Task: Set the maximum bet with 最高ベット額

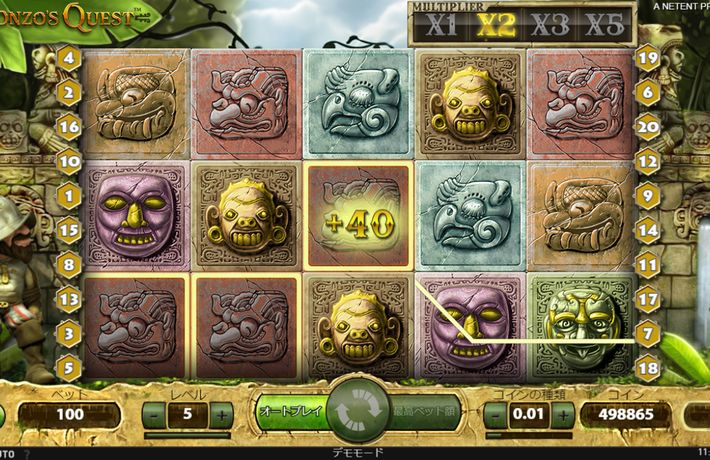Action: coord(424,411)
